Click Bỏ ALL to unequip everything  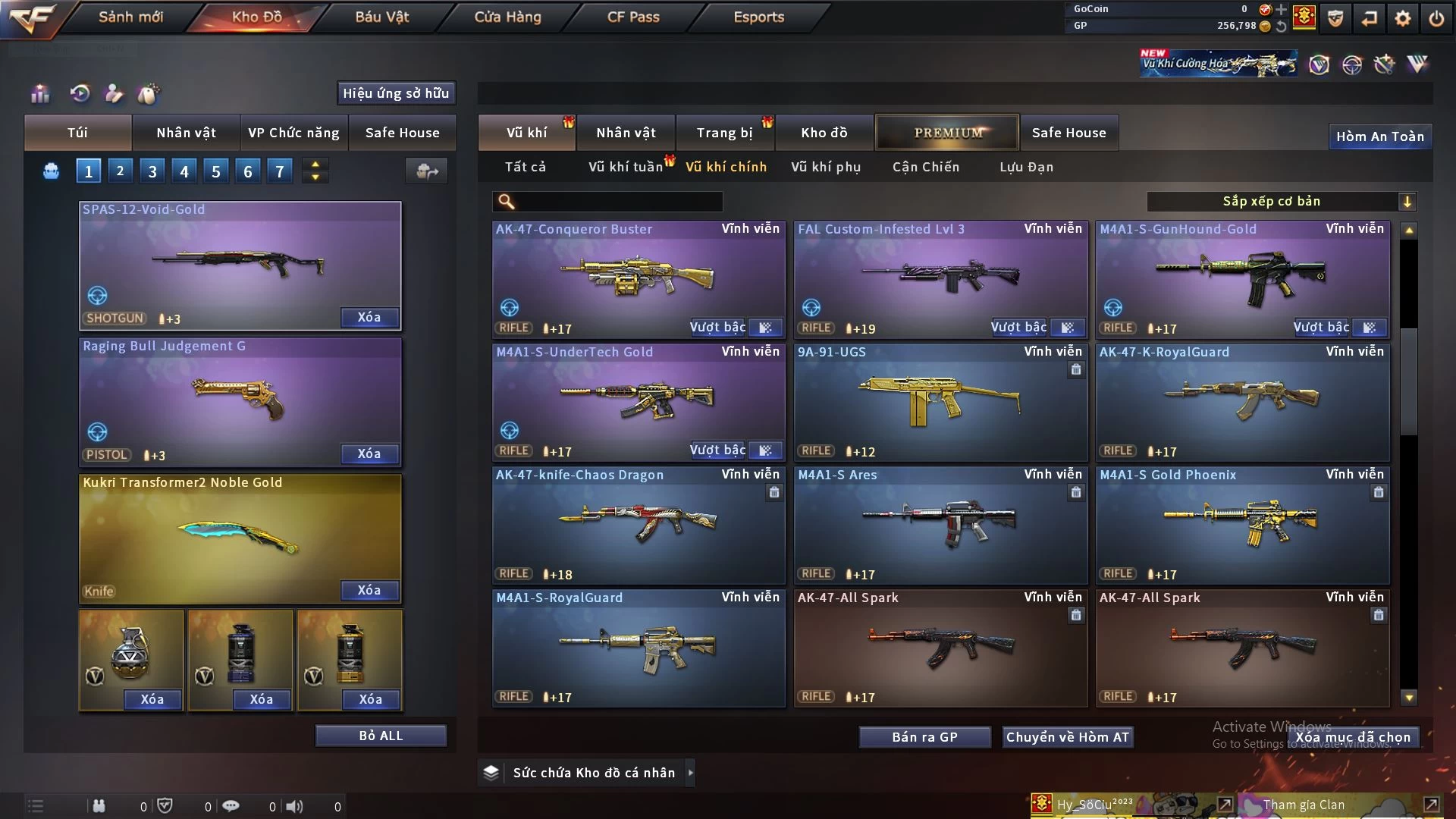pos(381,736)
